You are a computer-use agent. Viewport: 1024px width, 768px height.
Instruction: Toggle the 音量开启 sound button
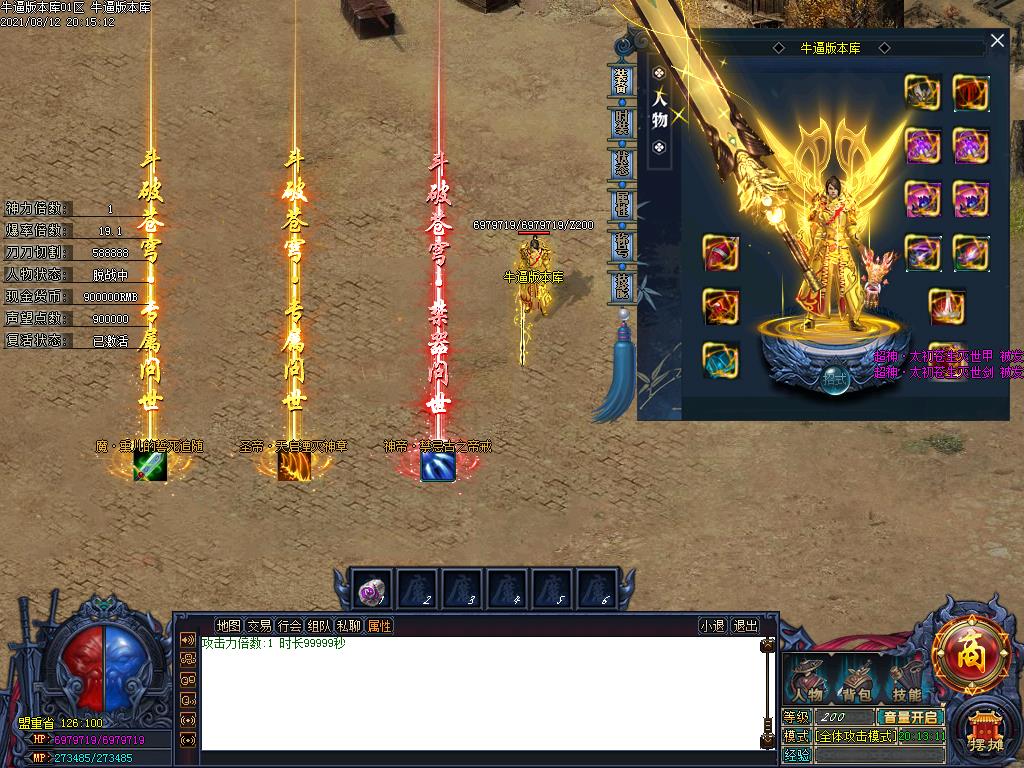(x=910, y=717)
